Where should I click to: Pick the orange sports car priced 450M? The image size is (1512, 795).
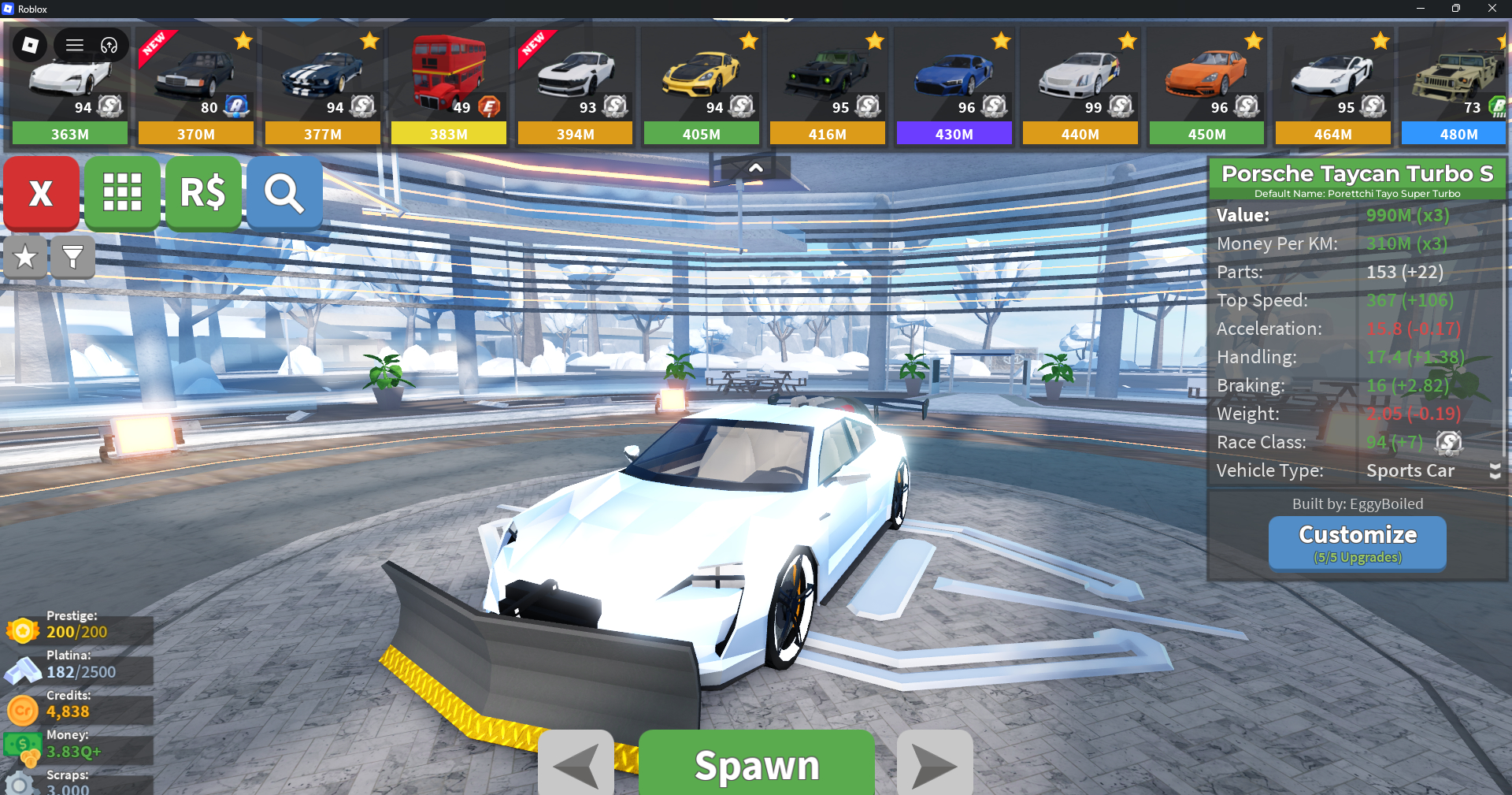(x=1206, y=87)
